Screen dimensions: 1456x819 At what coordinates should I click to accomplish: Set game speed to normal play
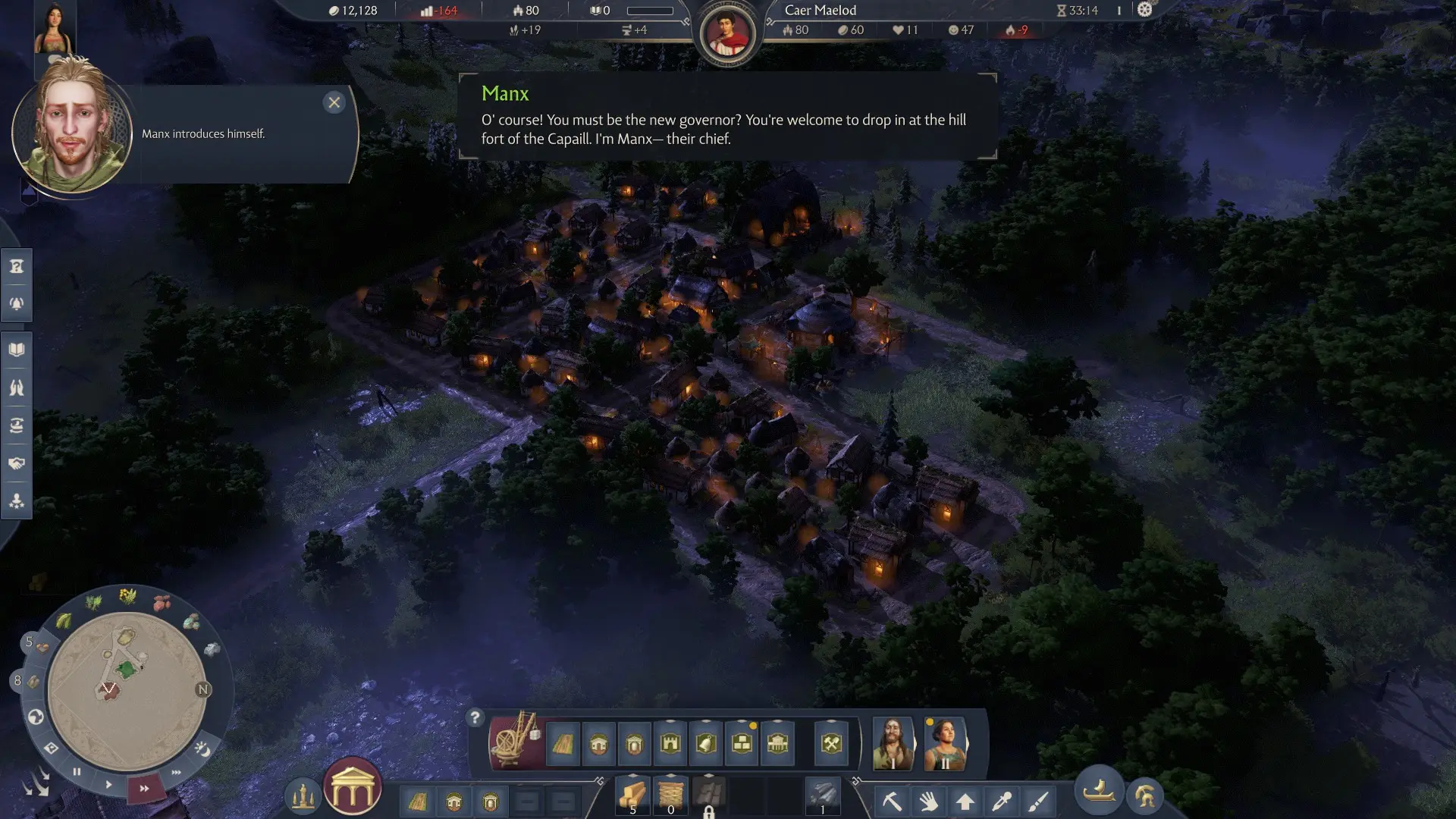tap(108, 784)
